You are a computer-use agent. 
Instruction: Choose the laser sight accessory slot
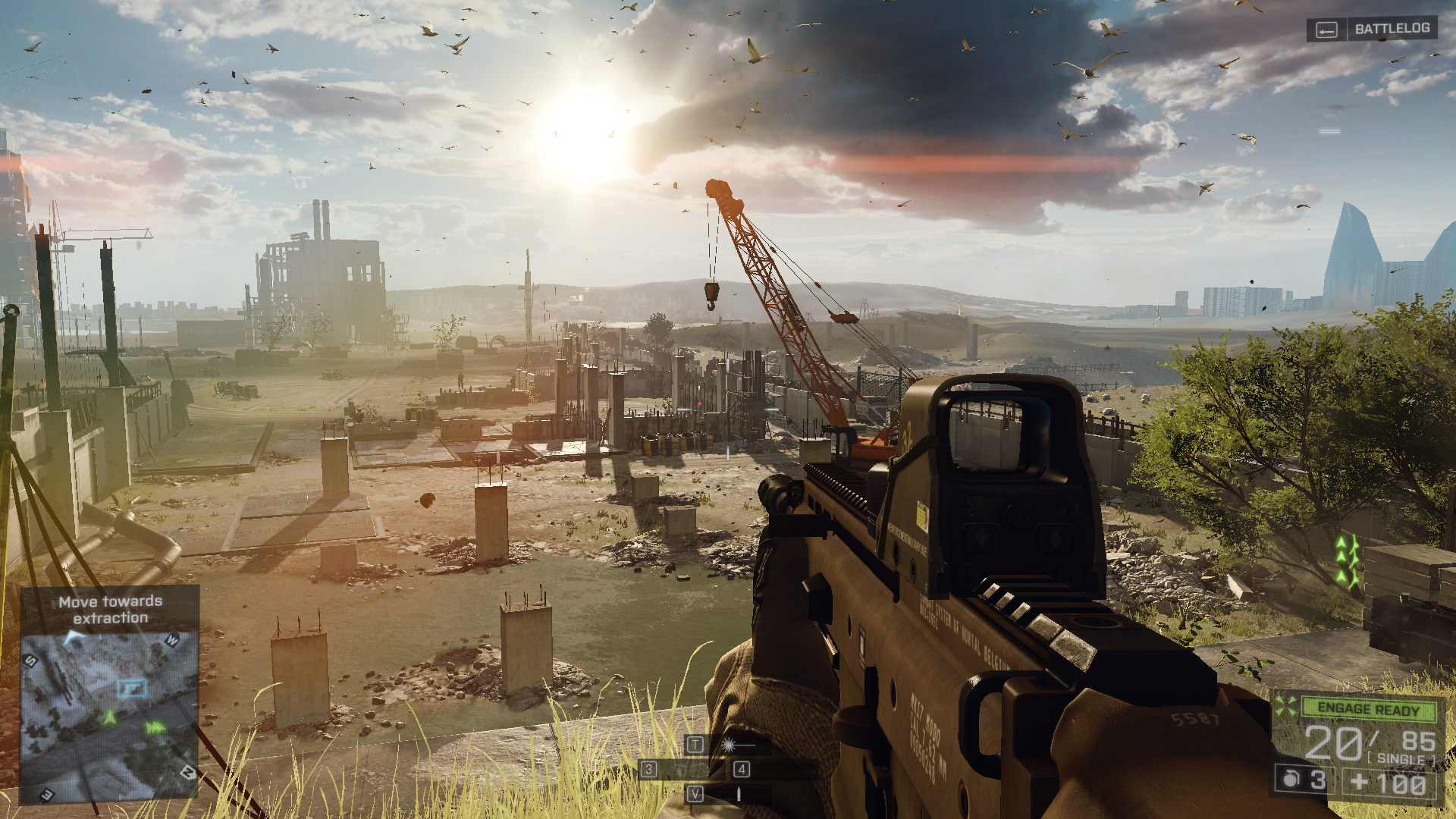coord(729,745)
